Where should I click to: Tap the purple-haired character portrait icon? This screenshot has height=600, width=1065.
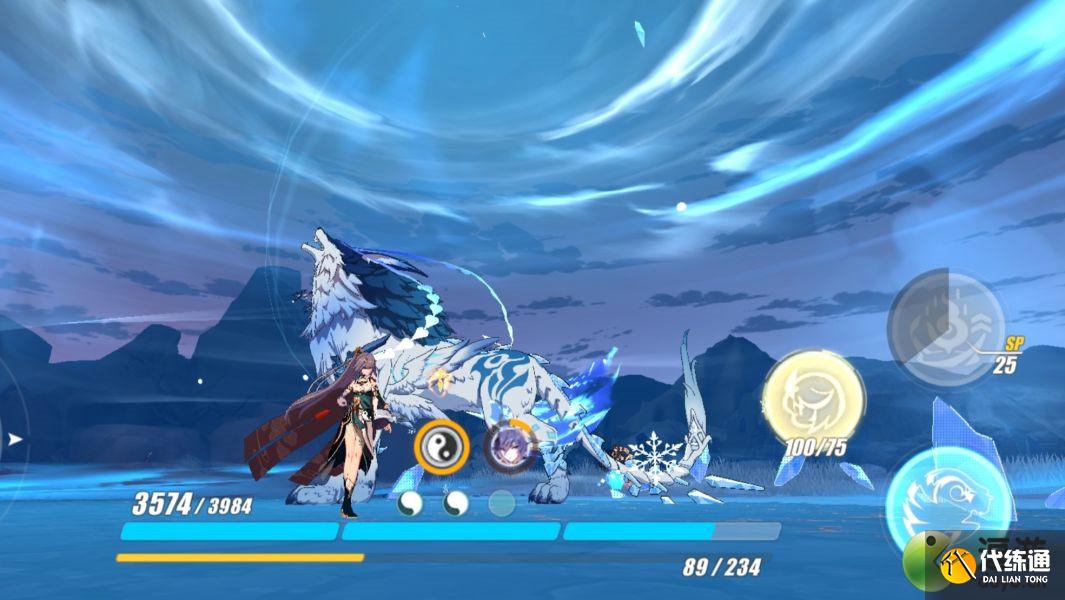508,447
